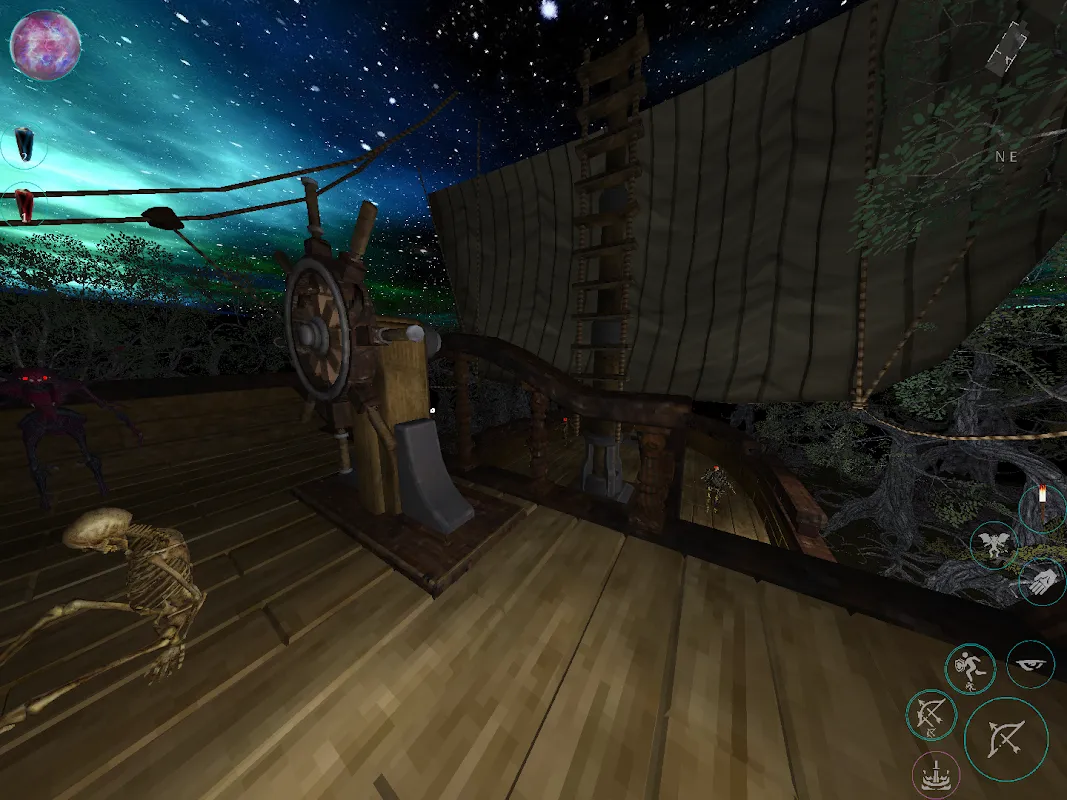Viewport: 1067px width, 800px height.
Task: Toggle the eye stealth button
Action: pos(1030,664)
